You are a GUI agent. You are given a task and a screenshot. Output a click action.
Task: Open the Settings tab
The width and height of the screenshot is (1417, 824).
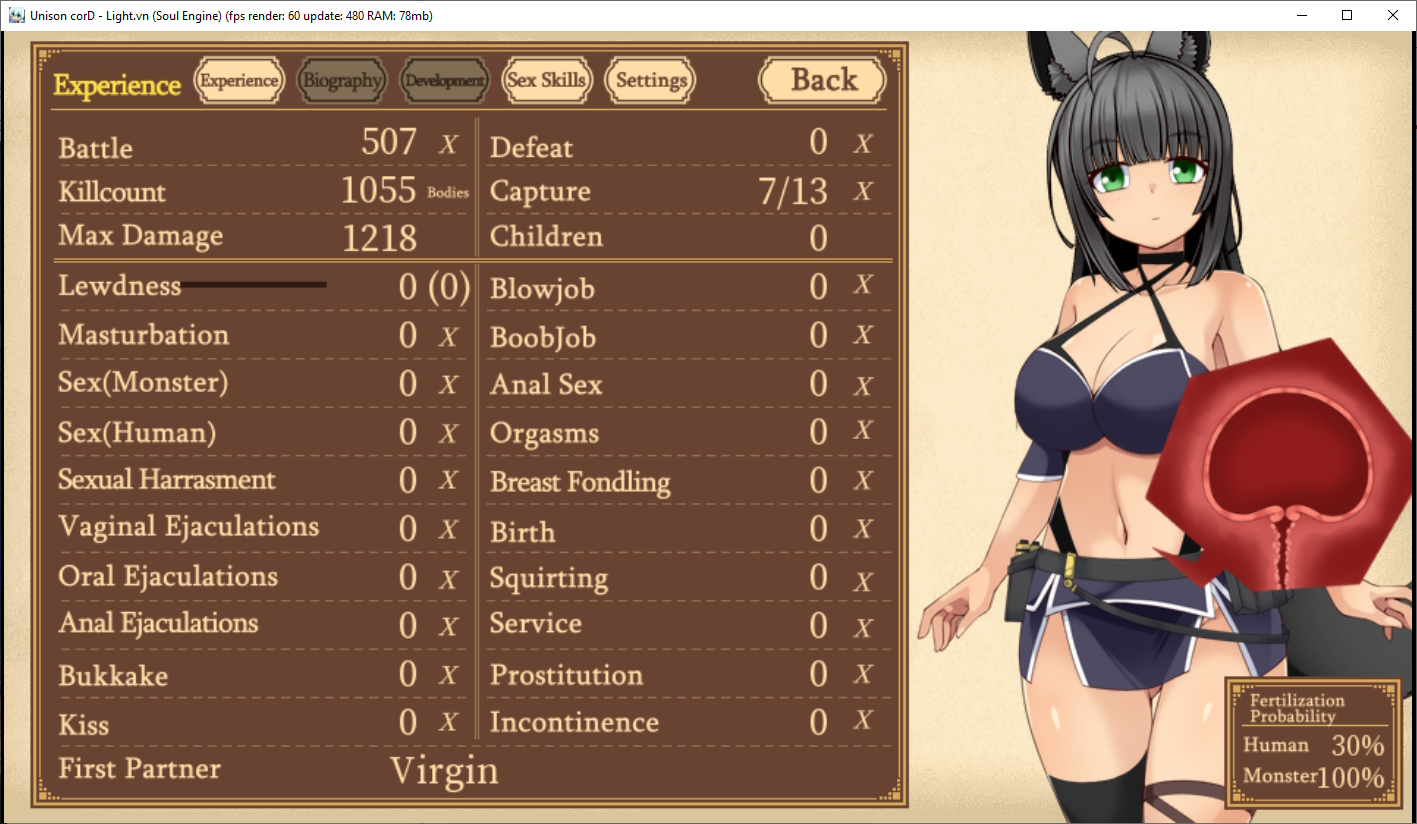651,81
